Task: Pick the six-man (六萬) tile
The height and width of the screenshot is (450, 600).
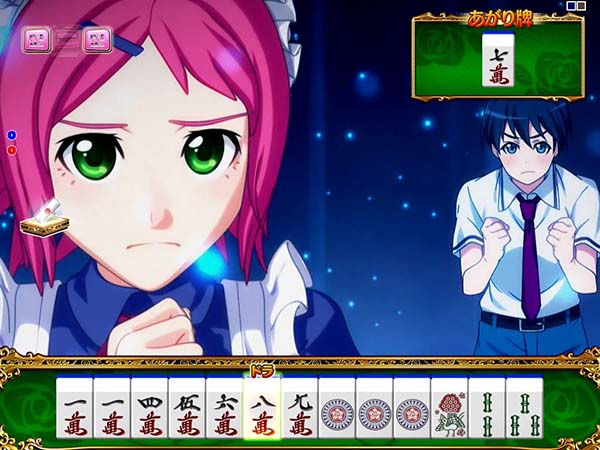Action: [223, 410]
